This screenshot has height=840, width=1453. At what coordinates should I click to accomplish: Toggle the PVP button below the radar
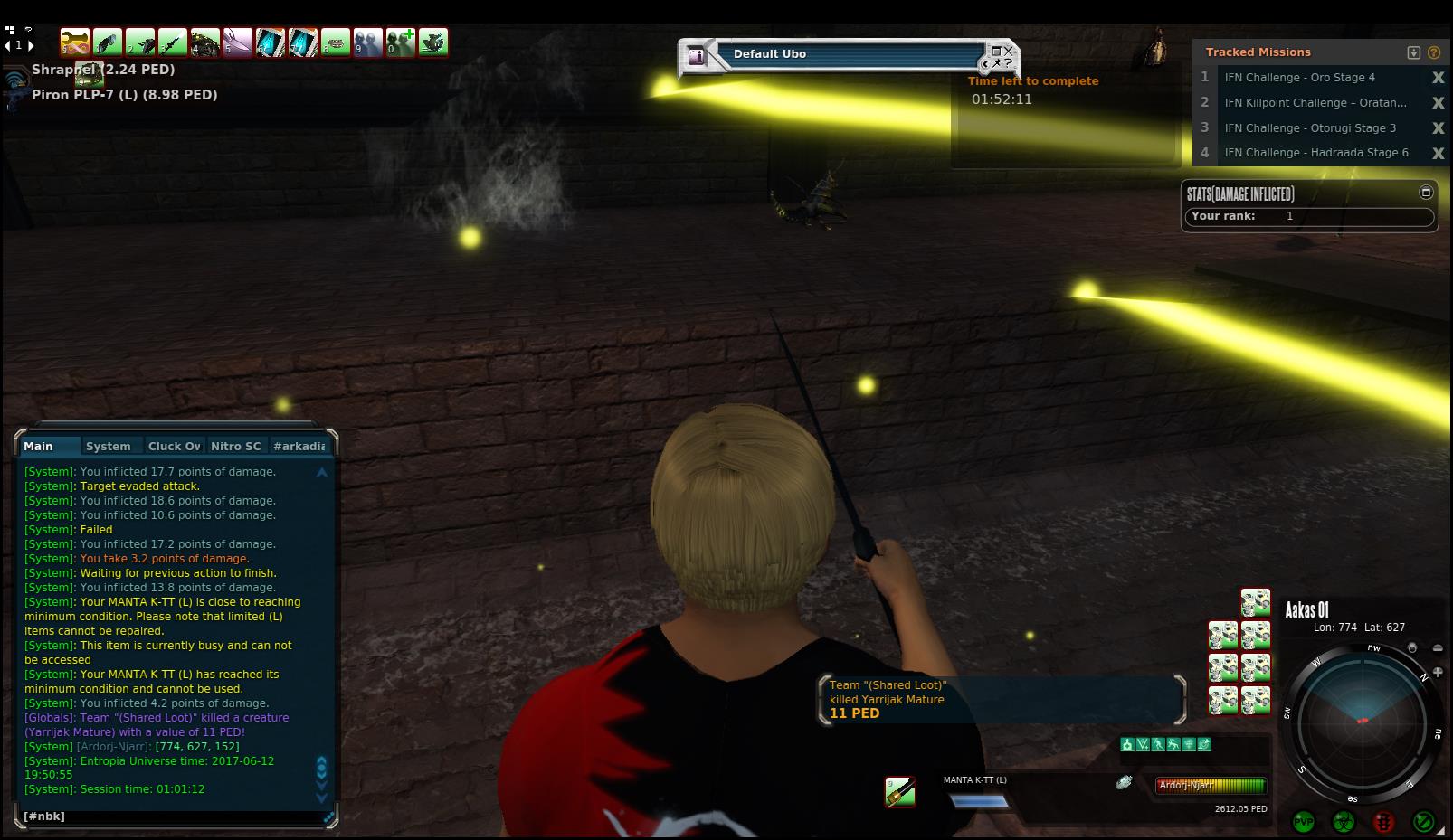pyautogui.click(x=1304, y=822)
